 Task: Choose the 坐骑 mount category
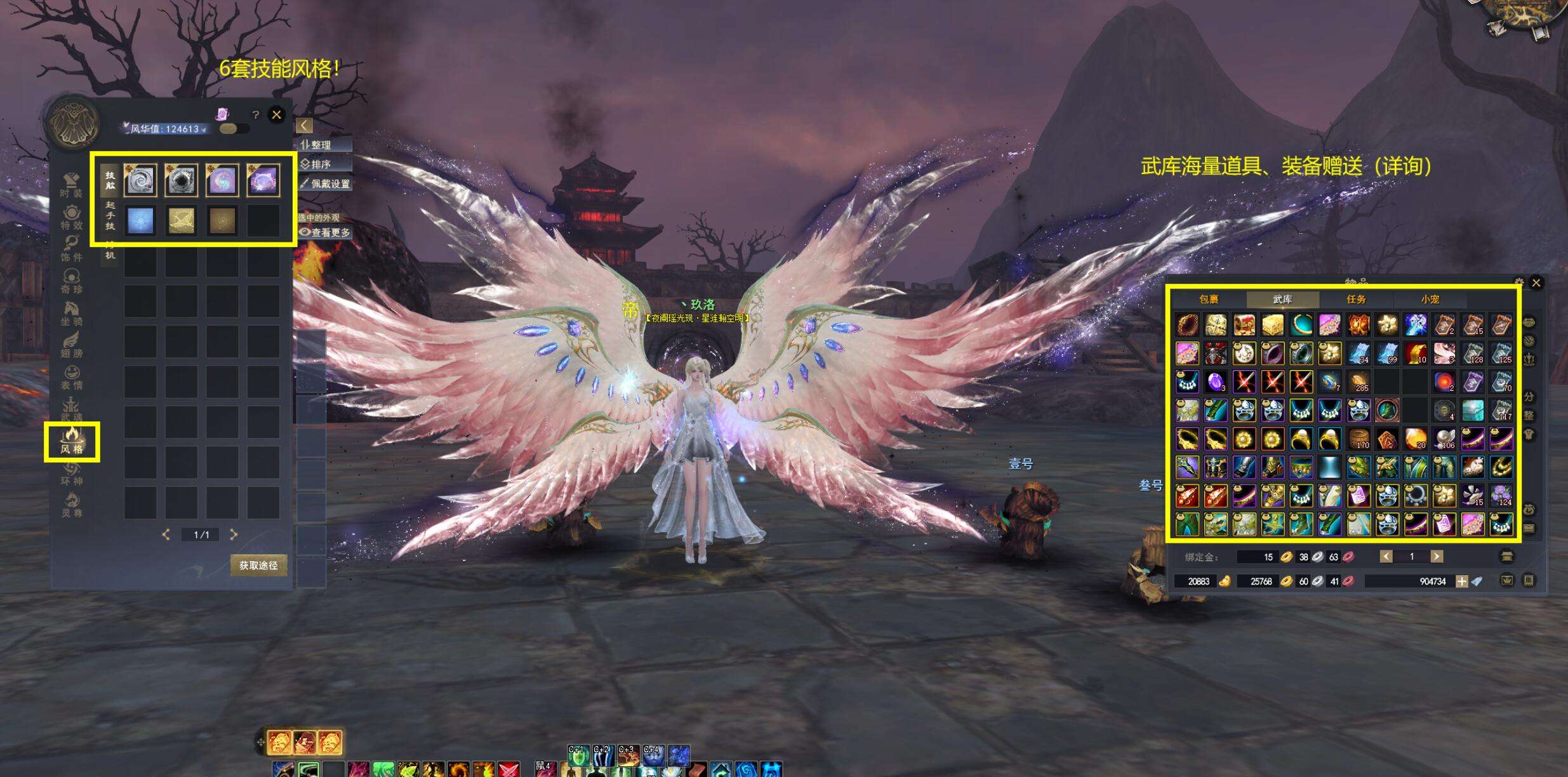coord(71,314)
